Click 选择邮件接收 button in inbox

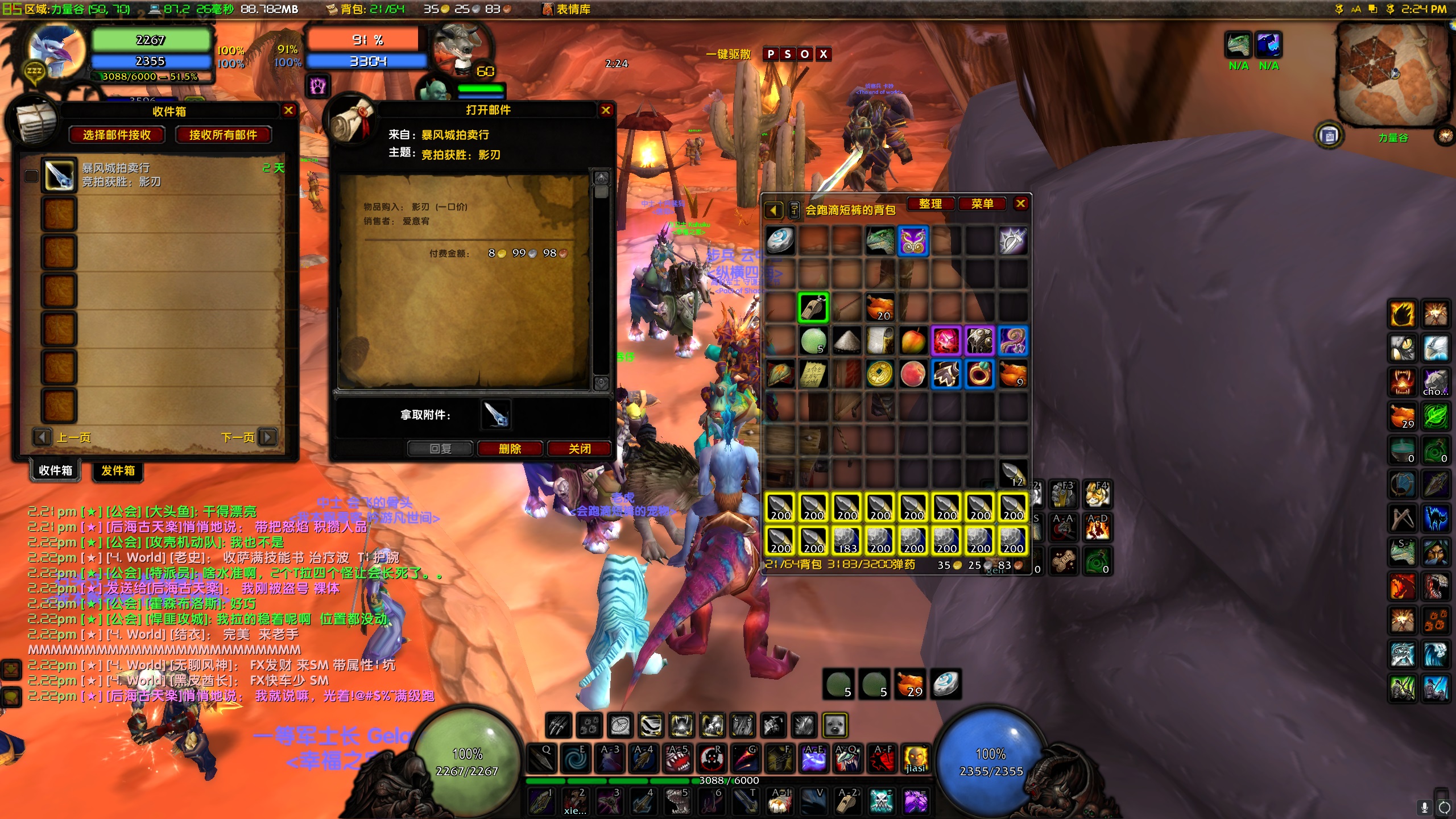point(117,135)
